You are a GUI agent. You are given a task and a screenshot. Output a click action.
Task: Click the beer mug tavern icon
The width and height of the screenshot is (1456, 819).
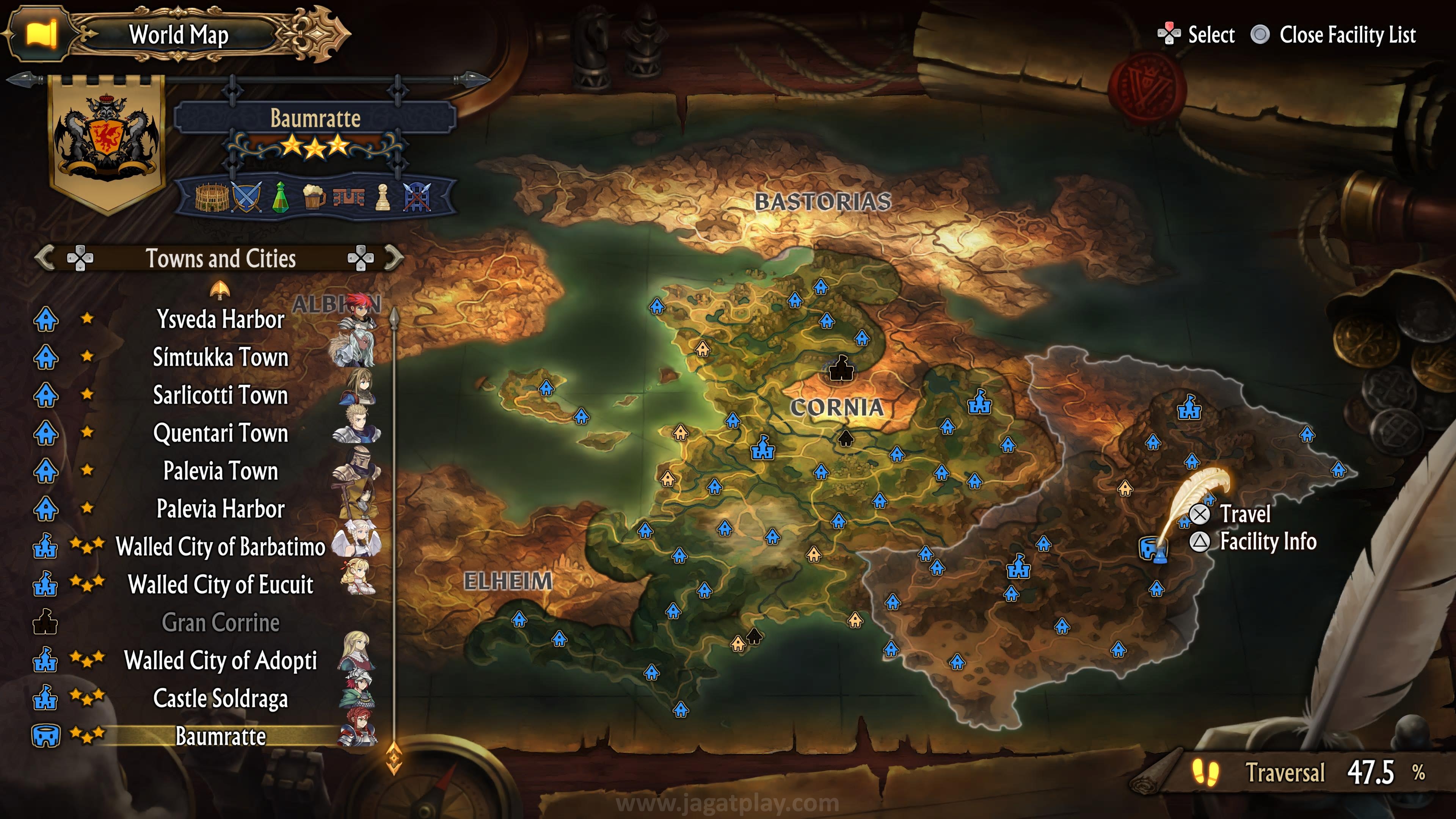click(314, 197)
